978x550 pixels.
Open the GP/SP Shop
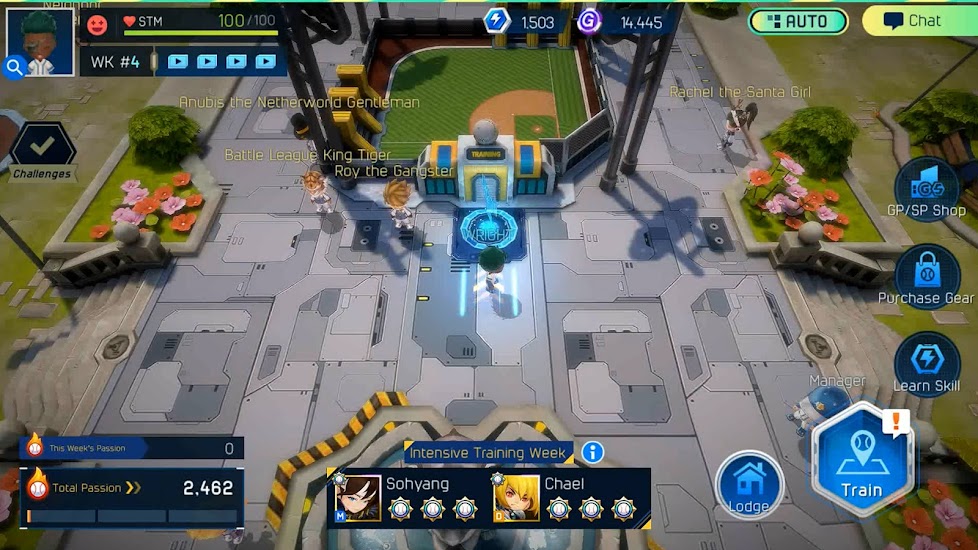[x=927, y=188]
